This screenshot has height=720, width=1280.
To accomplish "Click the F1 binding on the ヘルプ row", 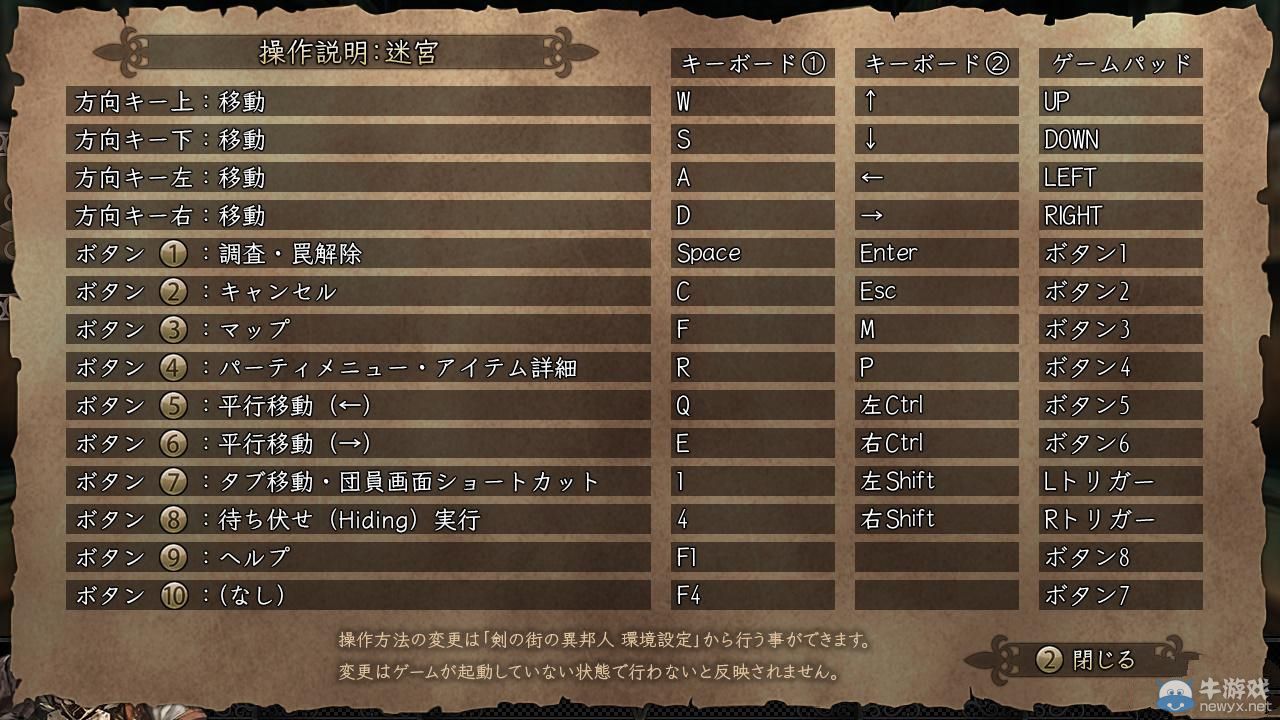I will 751,557.
